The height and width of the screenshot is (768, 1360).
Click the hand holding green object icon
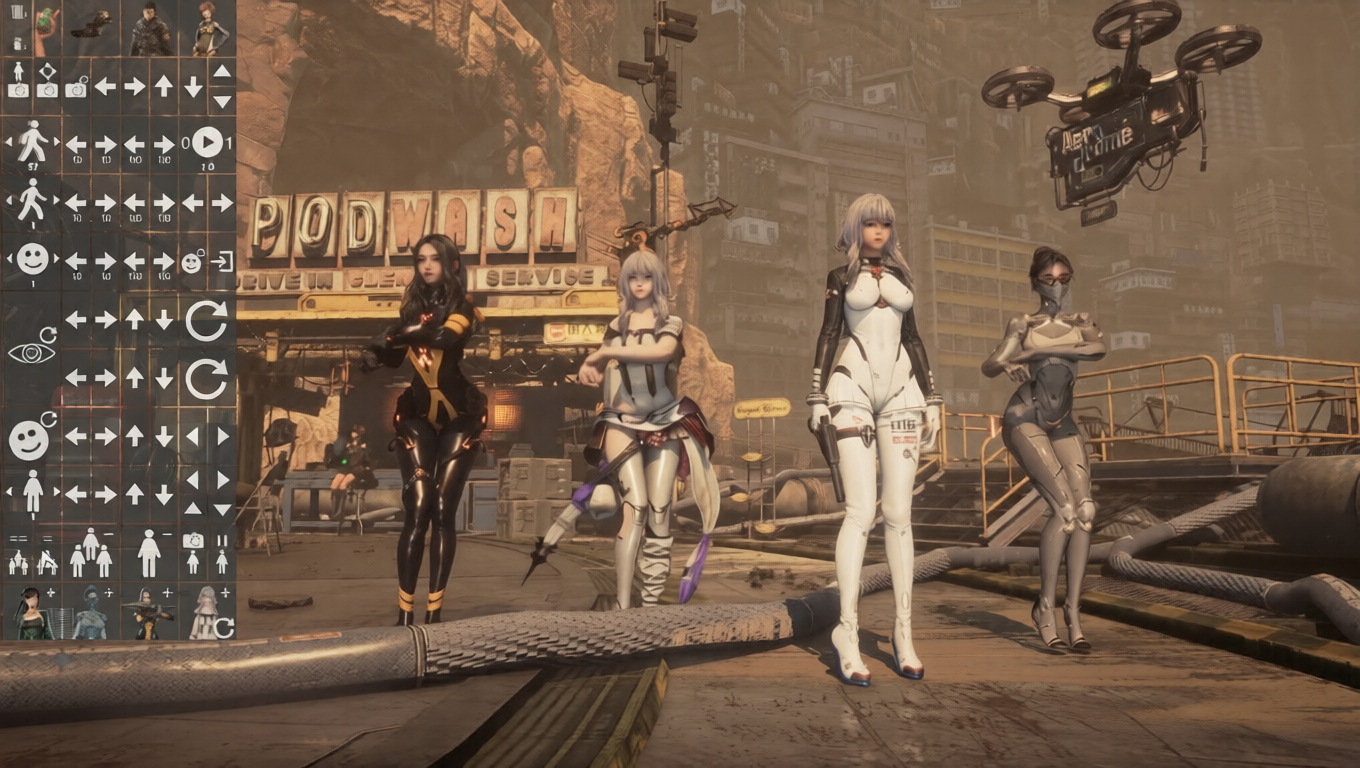[x=47, y=29]
